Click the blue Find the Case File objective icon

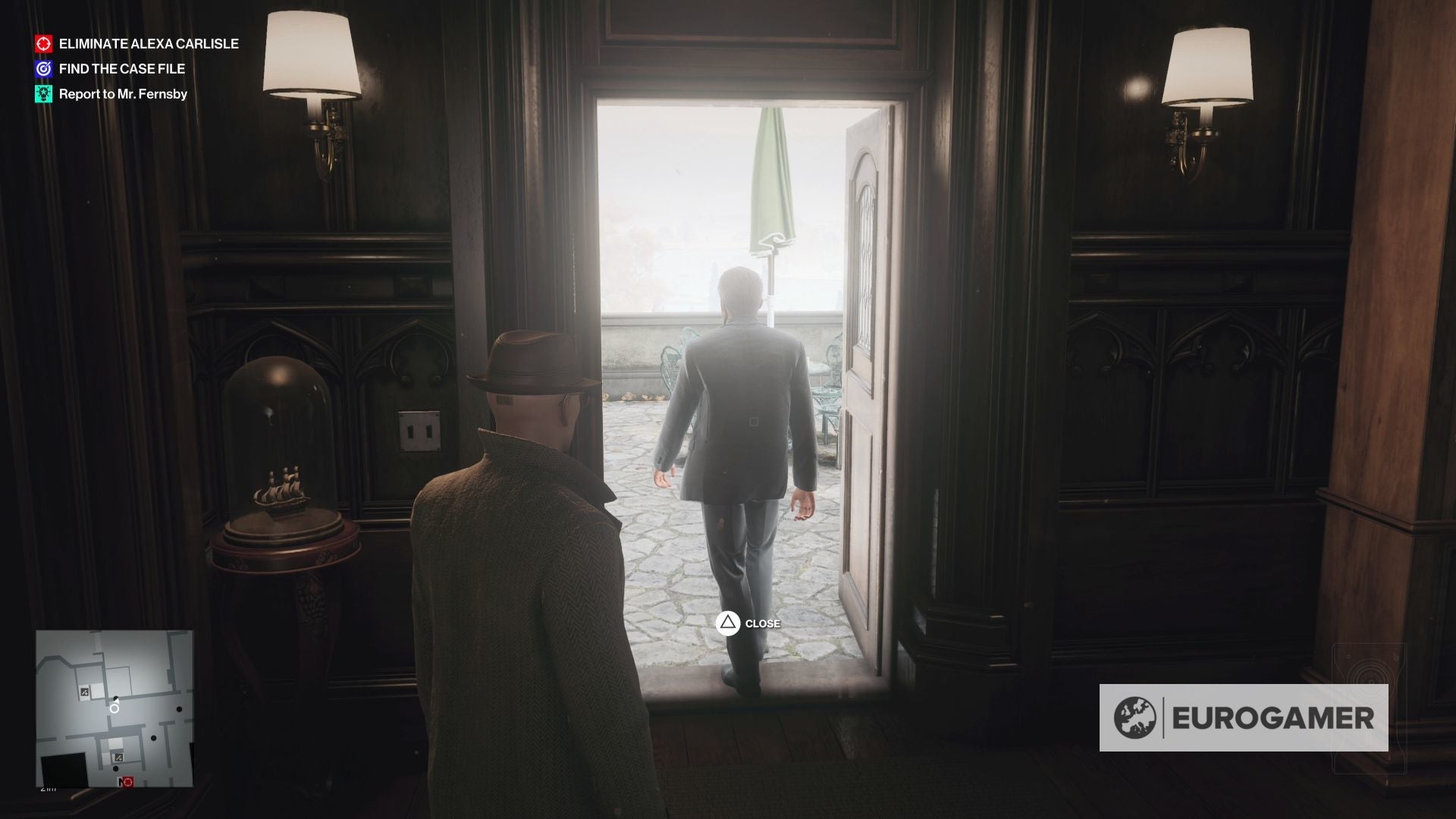click(44, 68)
